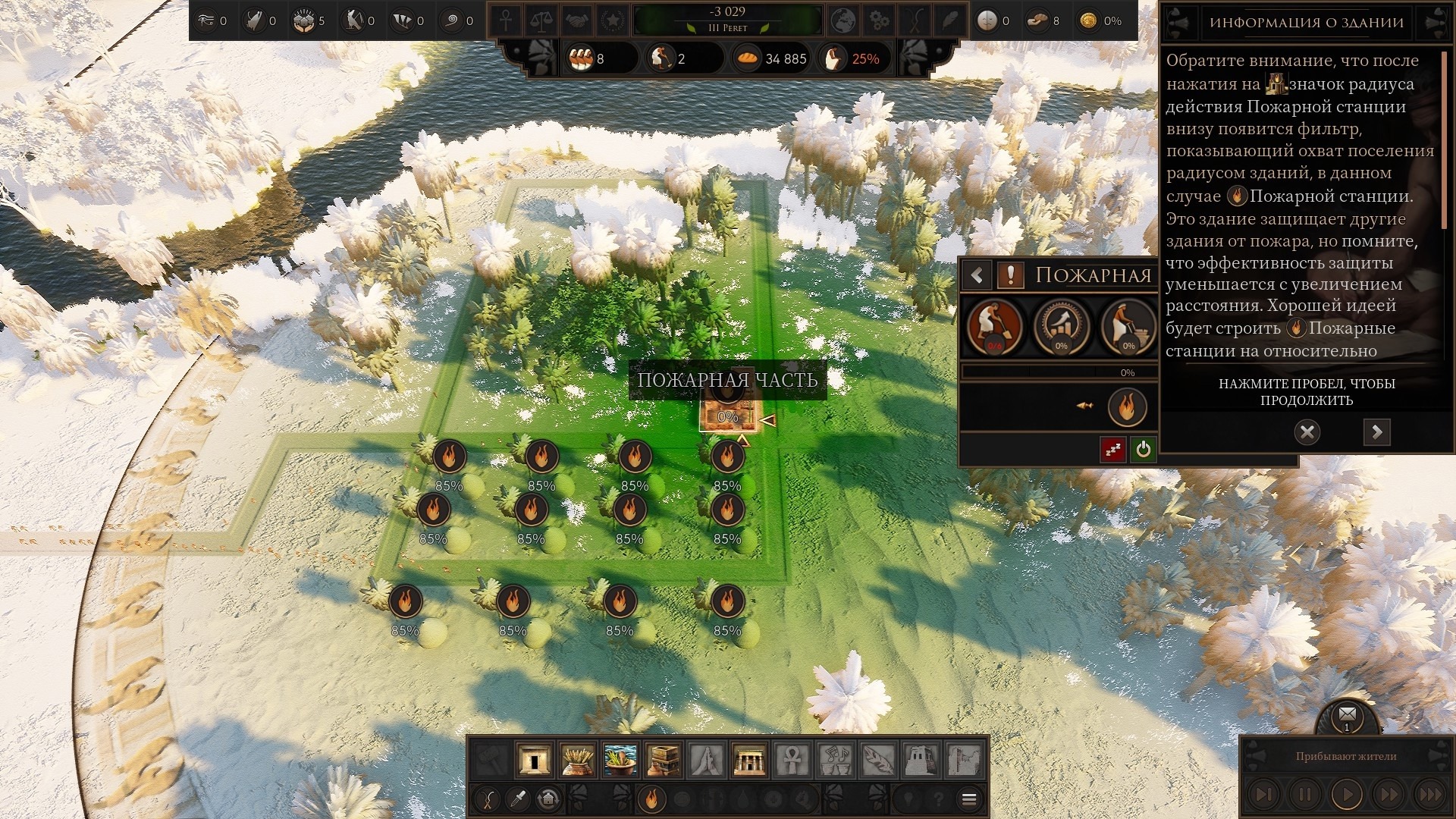The width and height of the screenshot is (1456, 819).
Task: Select the columned temple build category
Action: [x=748, y=759]
